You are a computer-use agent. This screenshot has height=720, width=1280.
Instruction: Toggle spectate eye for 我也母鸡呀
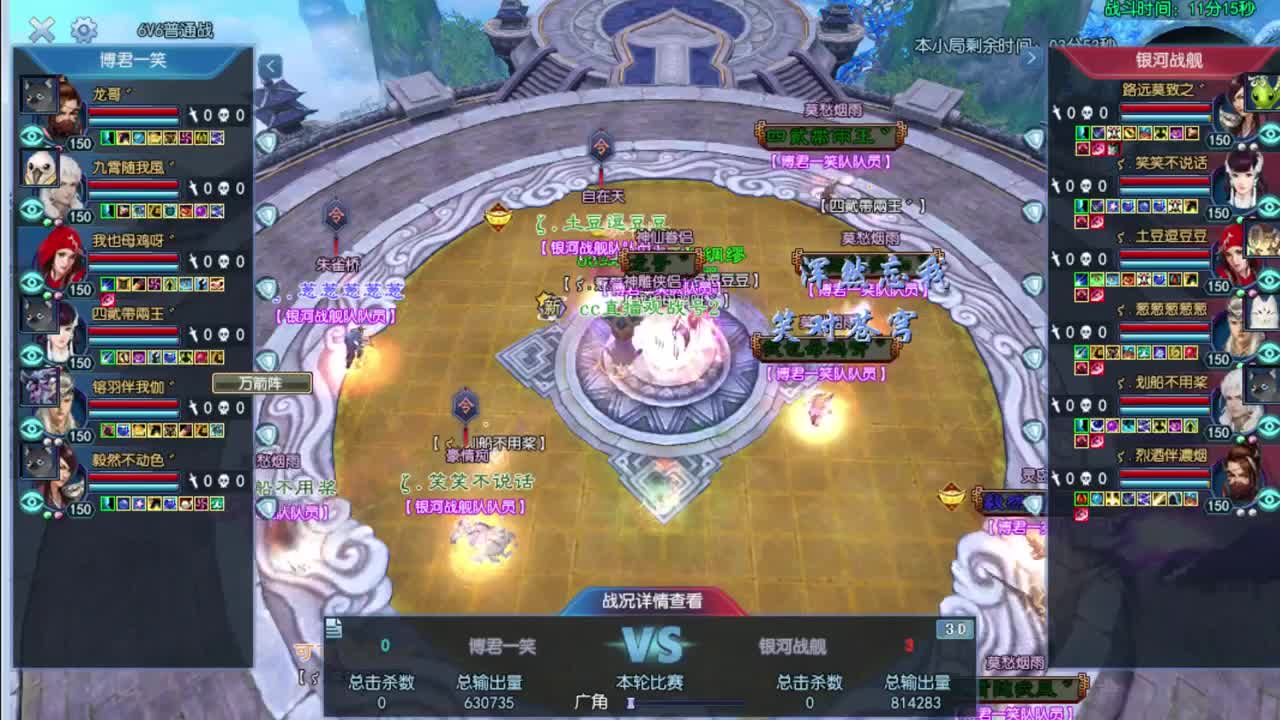click(30, 282)
